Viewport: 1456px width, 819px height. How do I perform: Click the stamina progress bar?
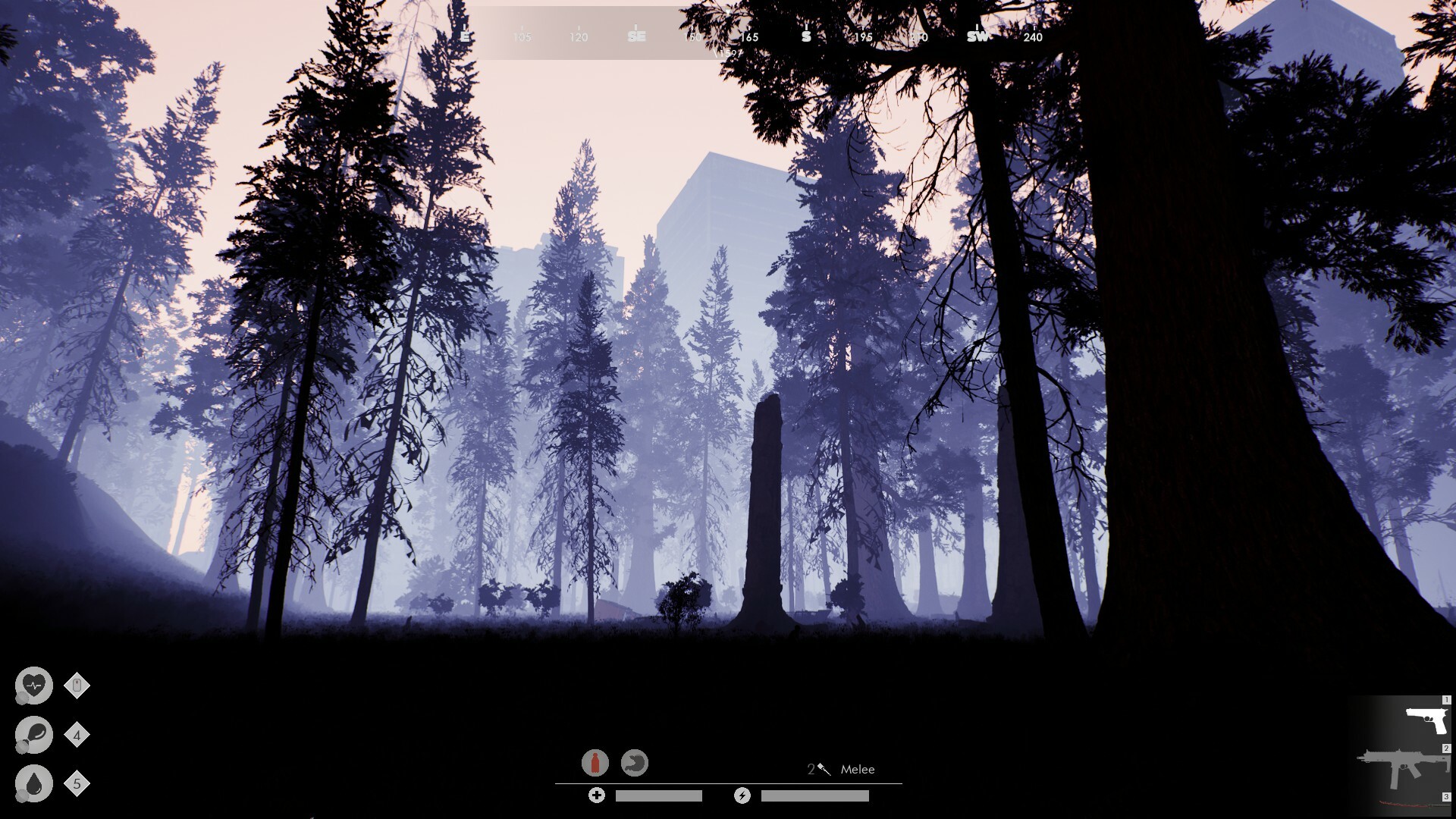tap(815, 795)
